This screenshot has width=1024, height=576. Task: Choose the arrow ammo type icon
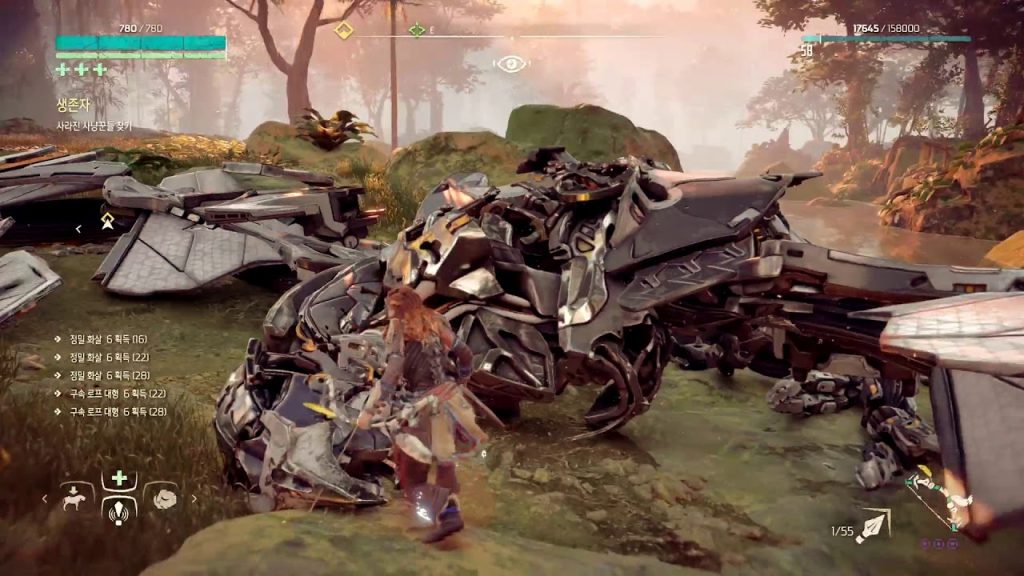(873, 524)
